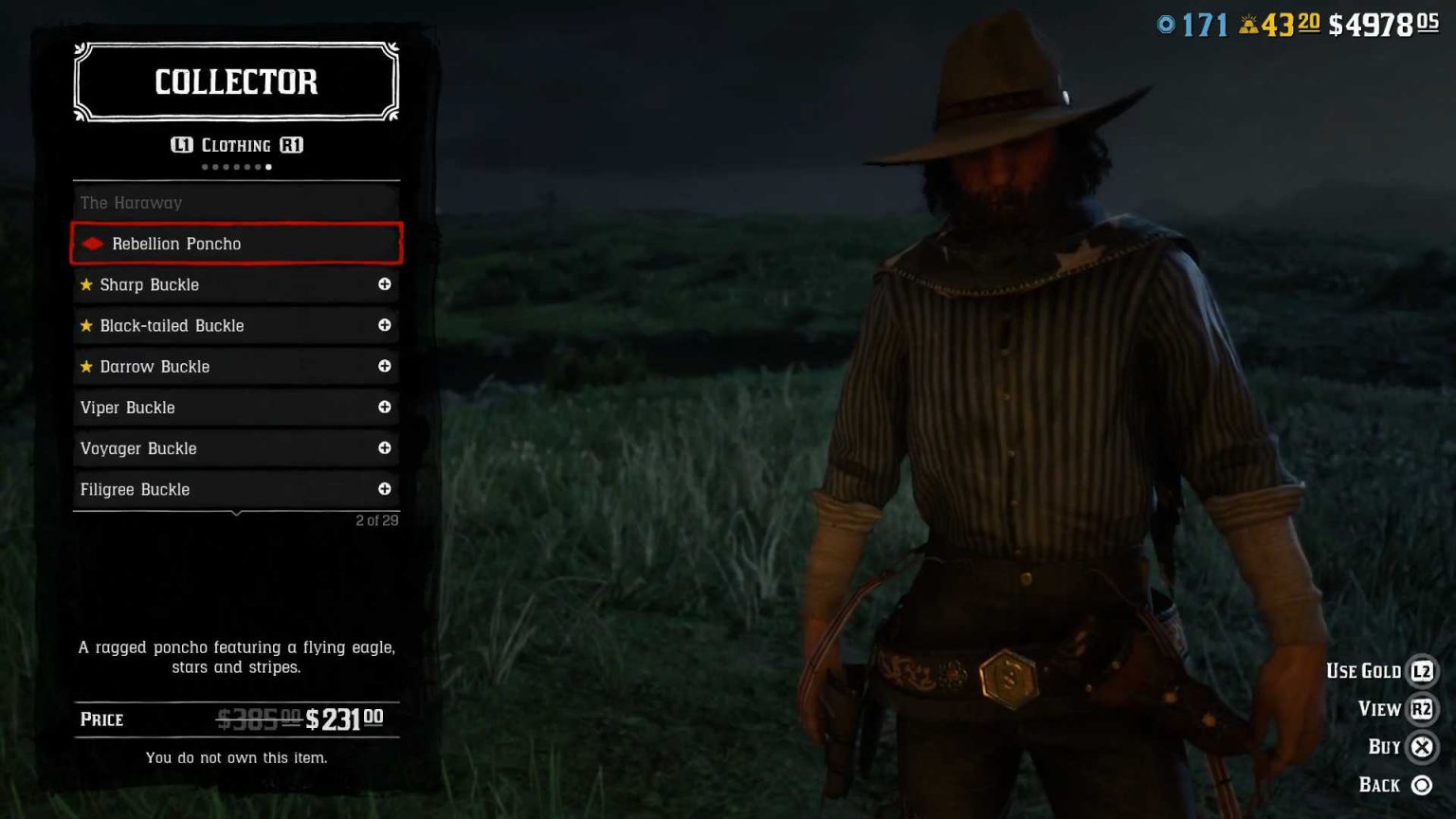Select the star icon next to Sharp Buckle
Viewport: 1456px width, 819px height.
tap(86, 284)
